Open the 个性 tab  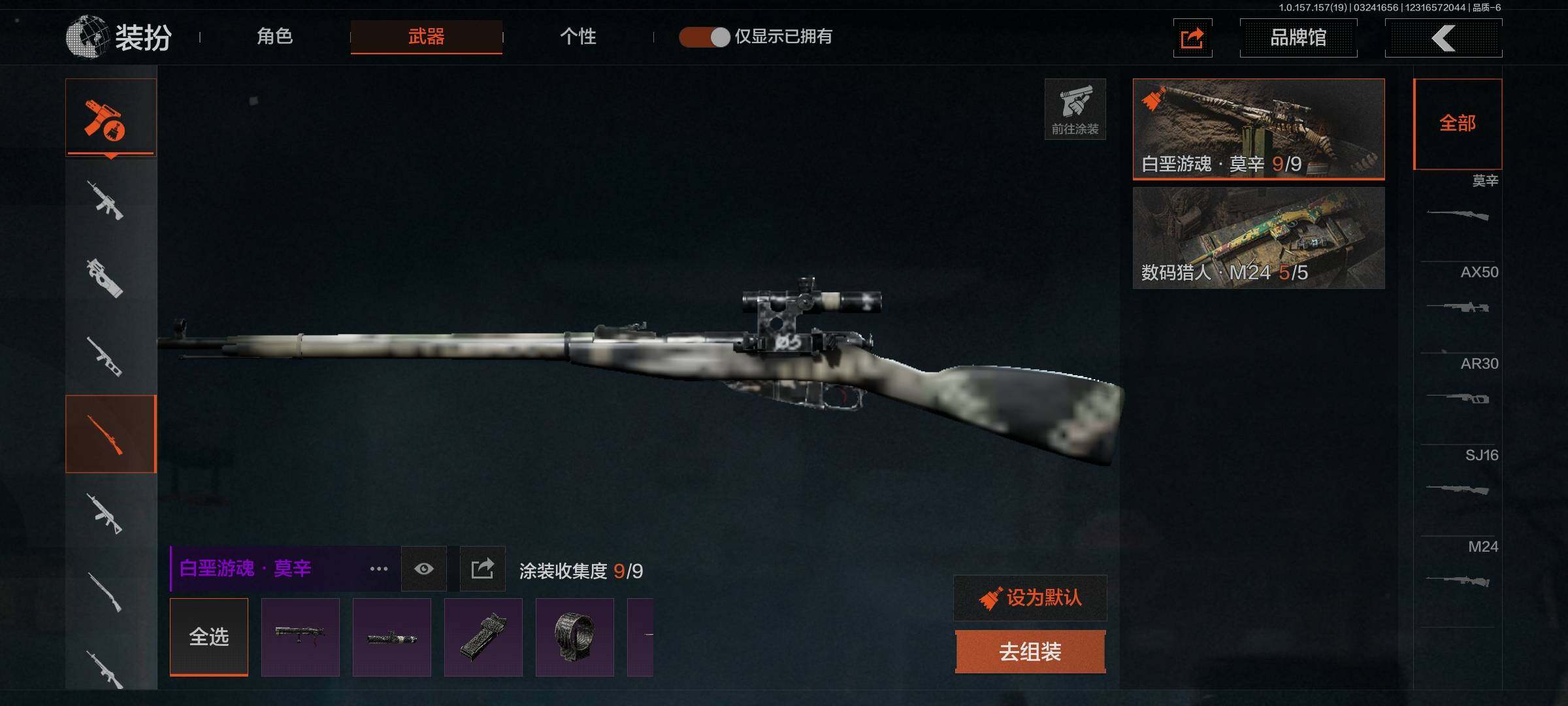(x=578, y=37)
